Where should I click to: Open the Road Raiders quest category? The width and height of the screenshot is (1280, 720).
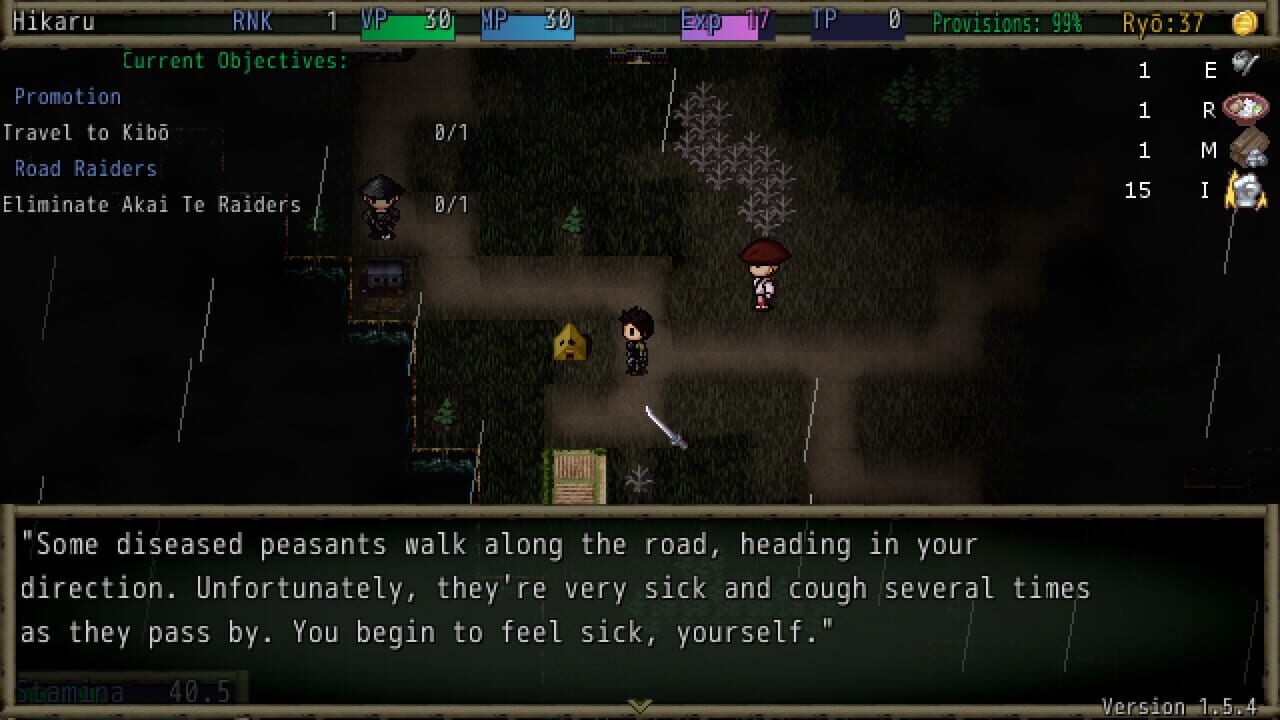[86, 168]
